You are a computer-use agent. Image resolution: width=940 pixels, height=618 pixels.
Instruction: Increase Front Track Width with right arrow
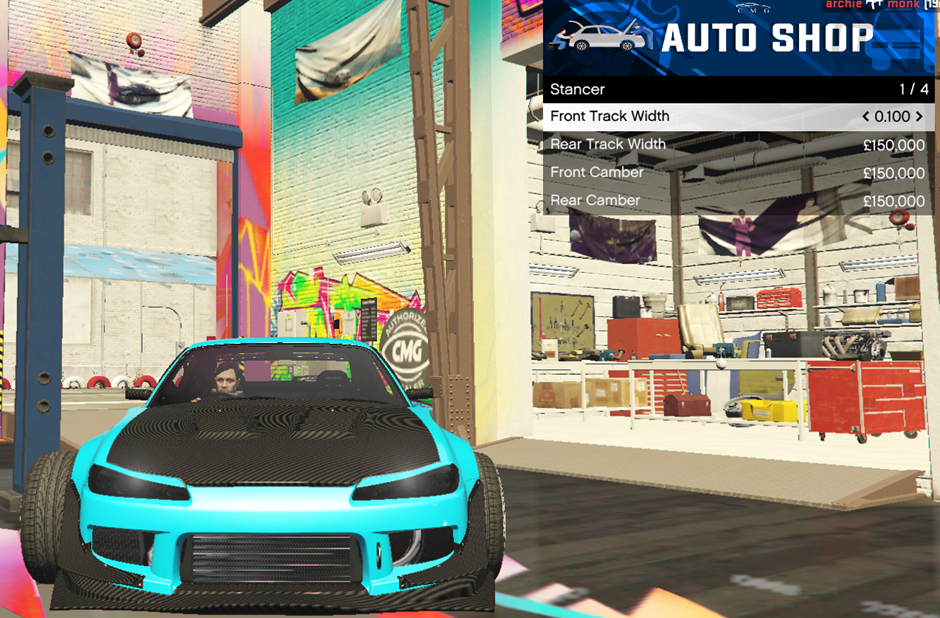pos(919,117)
